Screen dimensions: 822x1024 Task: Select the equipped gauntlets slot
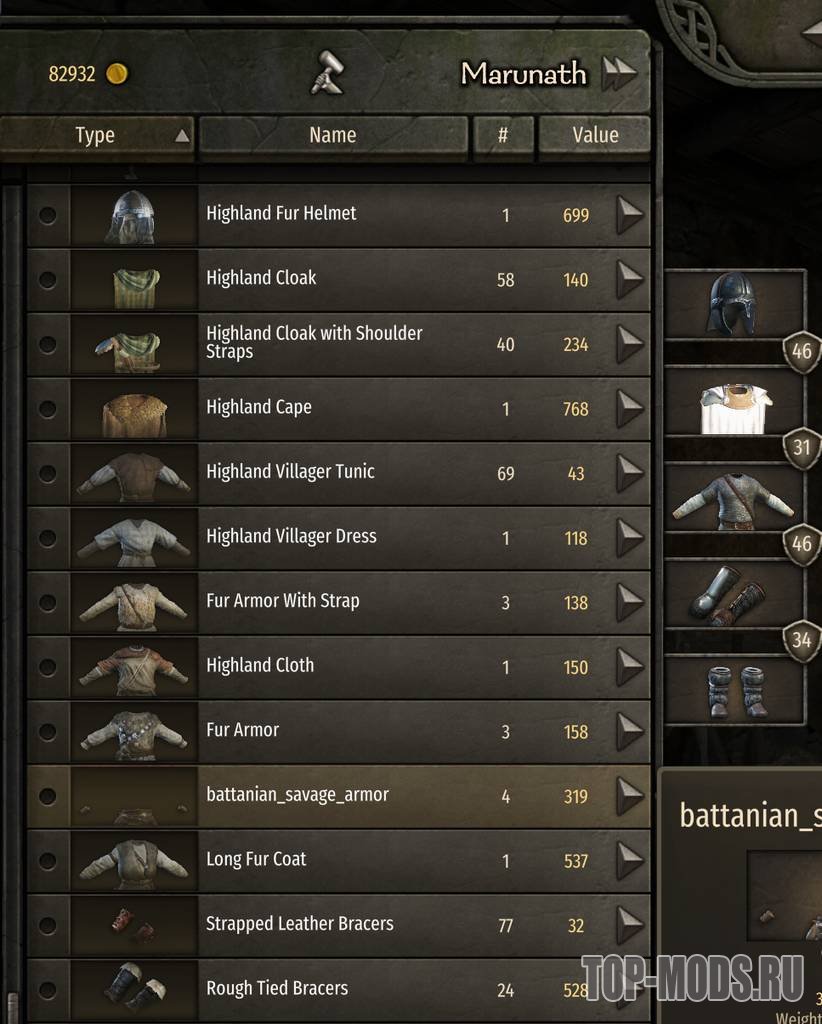(x=734, y=596)
